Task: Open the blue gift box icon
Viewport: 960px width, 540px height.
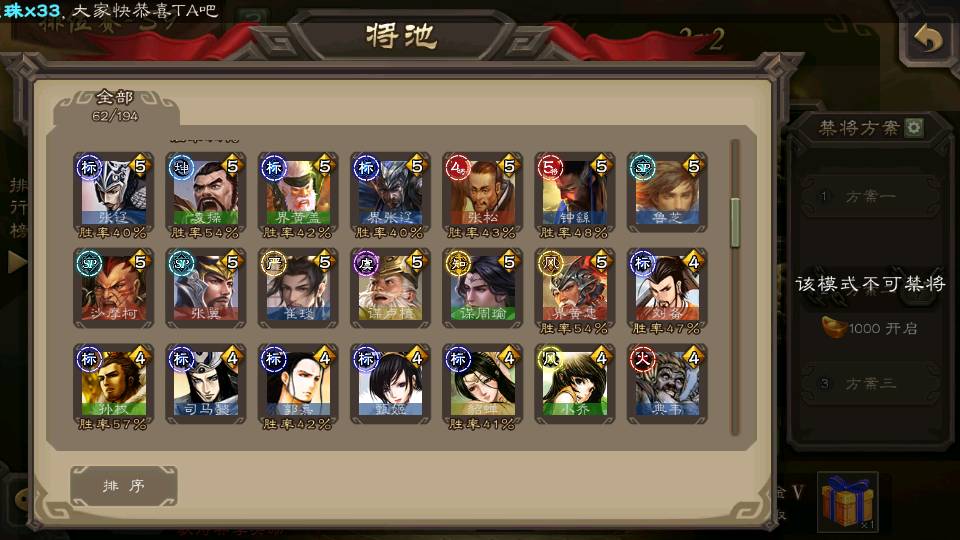Action: coord(847,501)
